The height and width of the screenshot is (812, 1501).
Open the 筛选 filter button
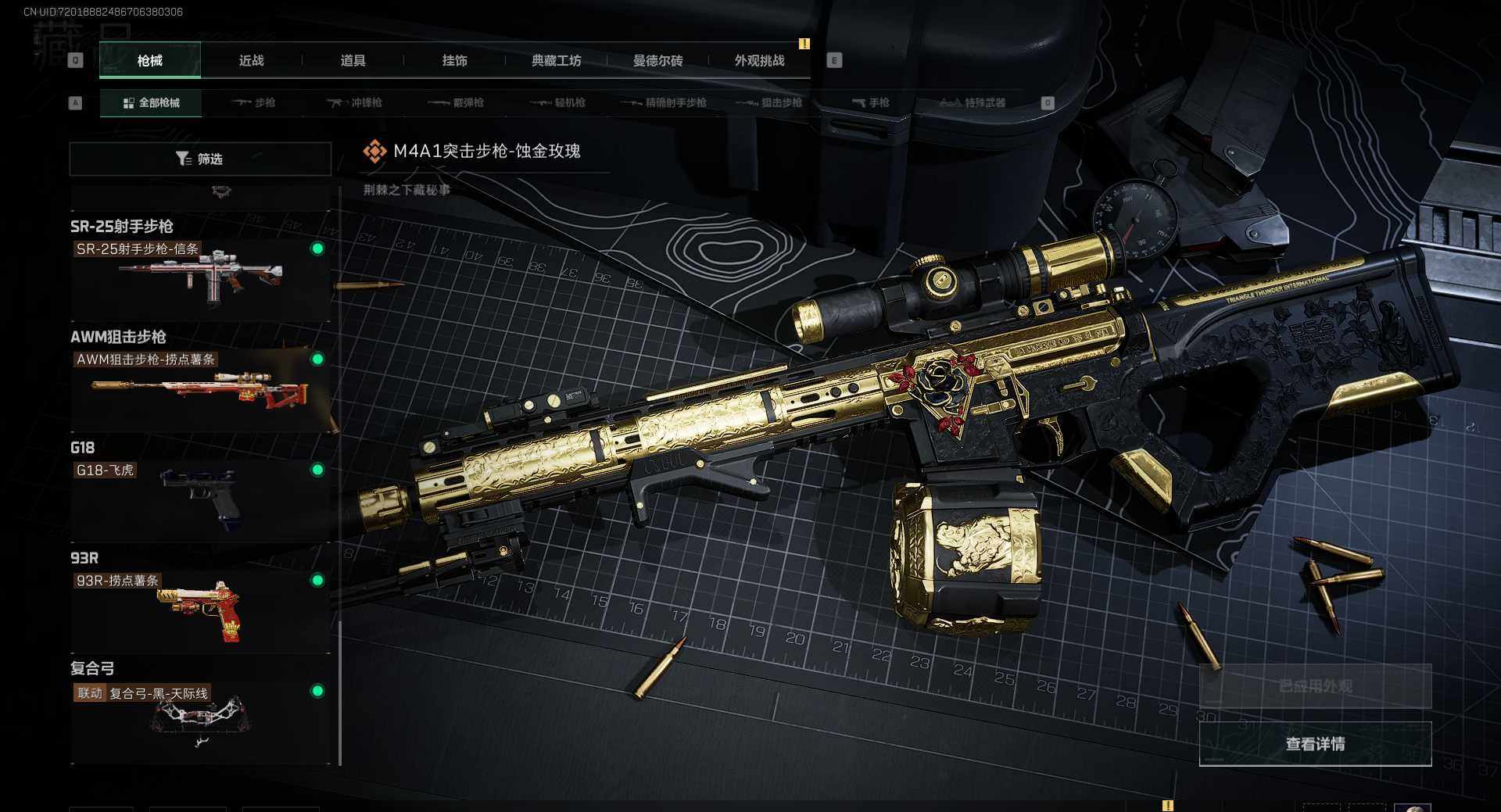point(200,159)
